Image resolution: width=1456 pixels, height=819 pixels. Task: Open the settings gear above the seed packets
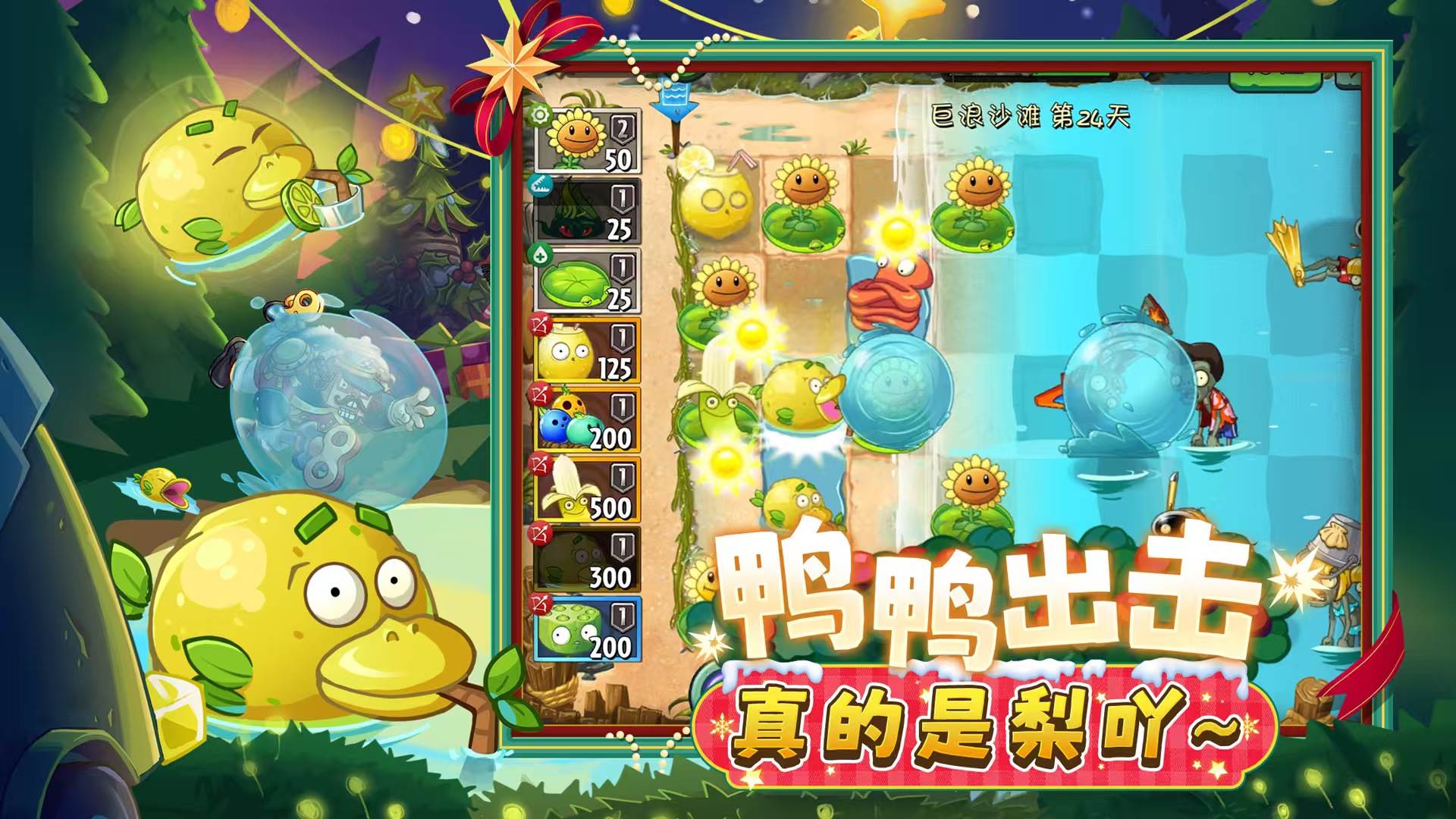point(541,116)
